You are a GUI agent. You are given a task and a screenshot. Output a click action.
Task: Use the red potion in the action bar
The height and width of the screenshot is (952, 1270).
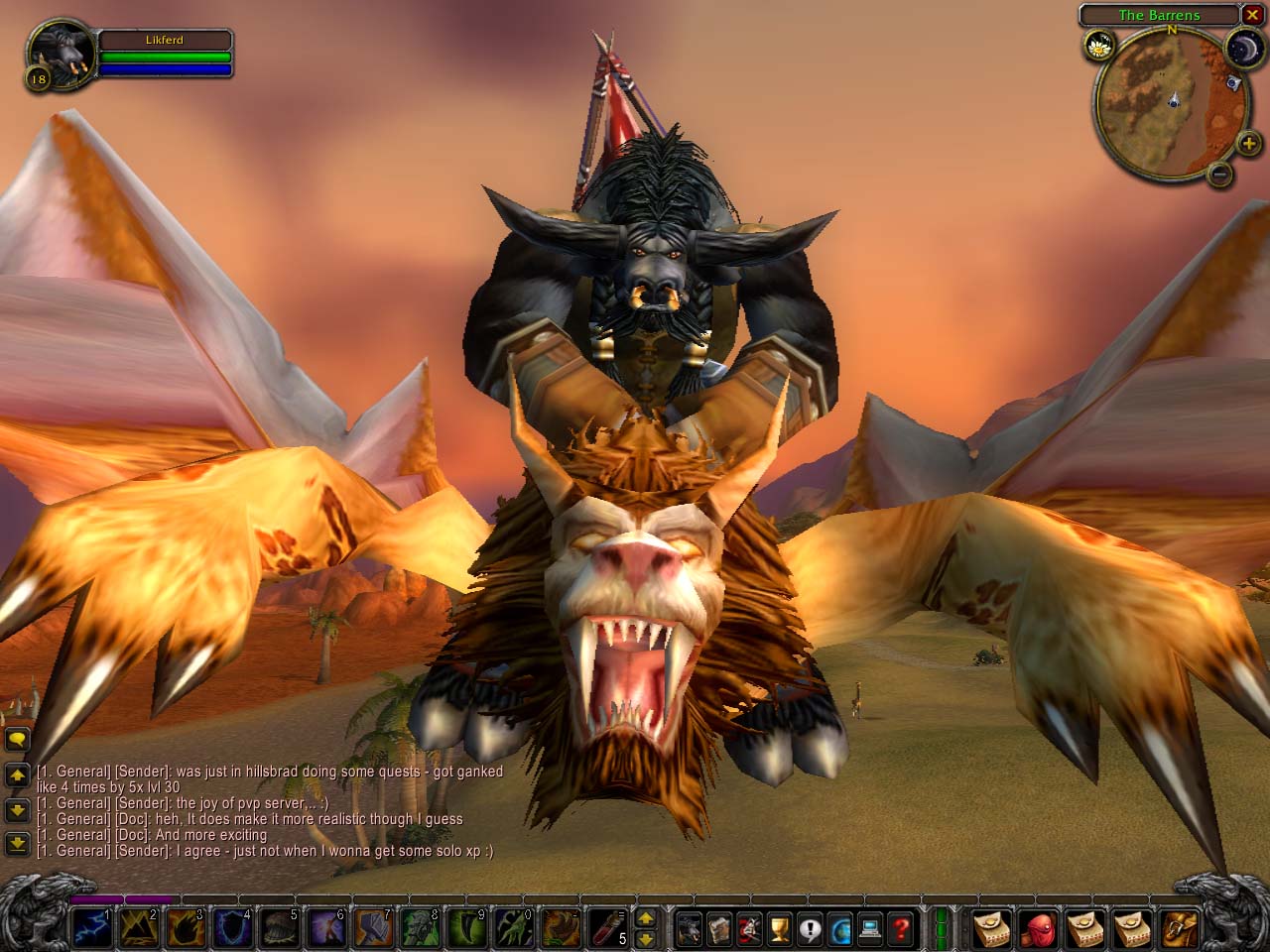pos(604,929)
